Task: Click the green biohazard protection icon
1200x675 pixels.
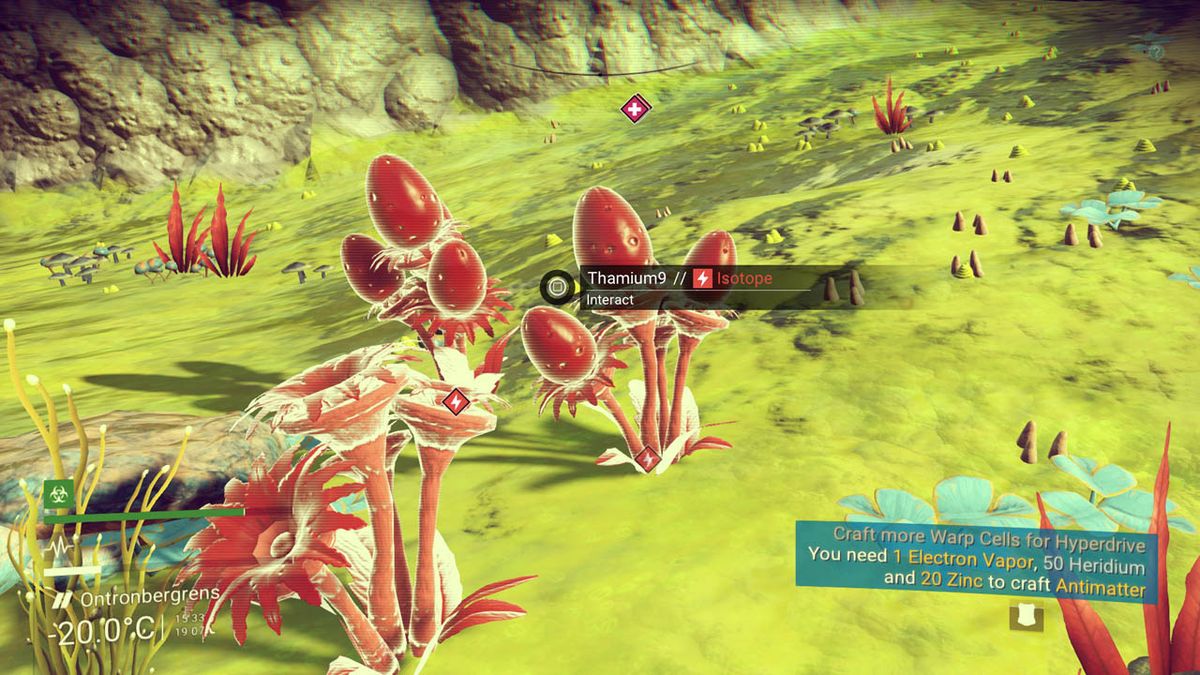Action: point(57,493)
